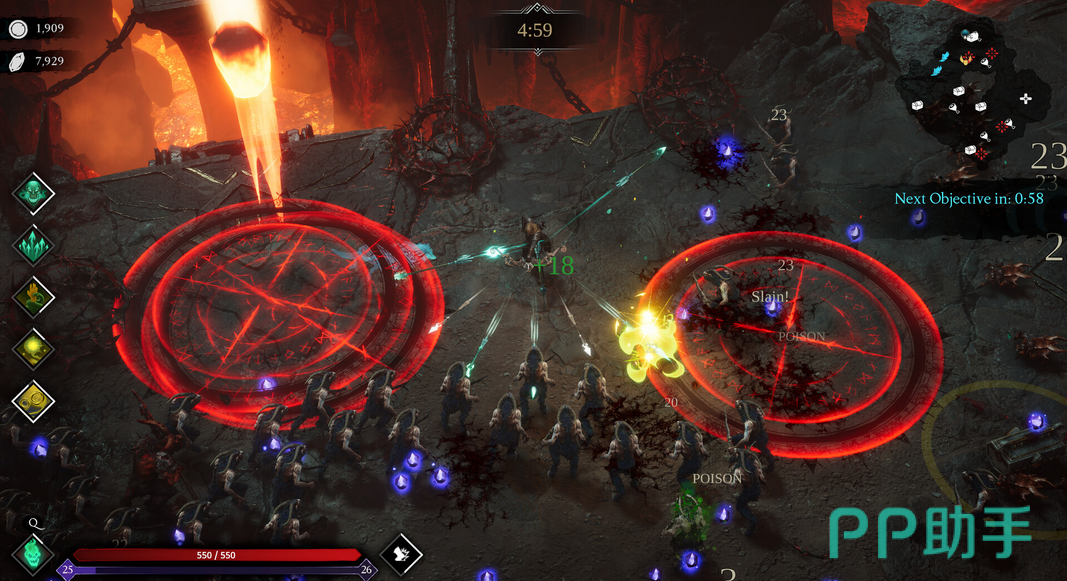Select the yellow rings ability icon
The width and height of the screenshot is (1067, 581).
tap(33, 400)
